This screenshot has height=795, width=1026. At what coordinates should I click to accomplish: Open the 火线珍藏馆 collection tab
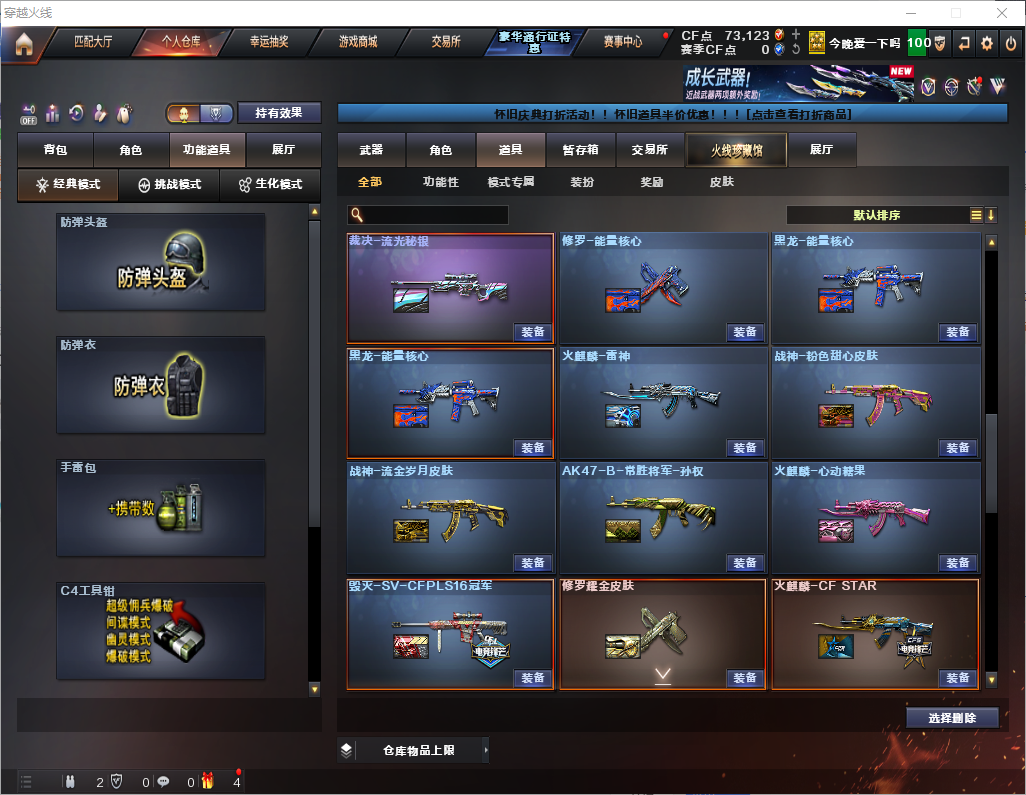point(736,150)
